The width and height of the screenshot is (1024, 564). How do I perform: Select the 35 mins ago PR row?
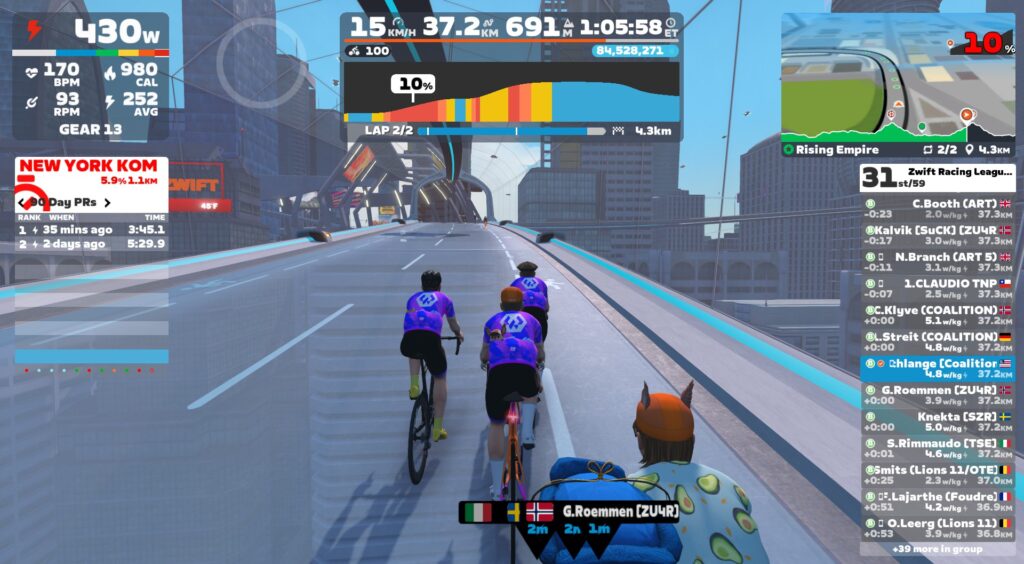tap(91, 229)
